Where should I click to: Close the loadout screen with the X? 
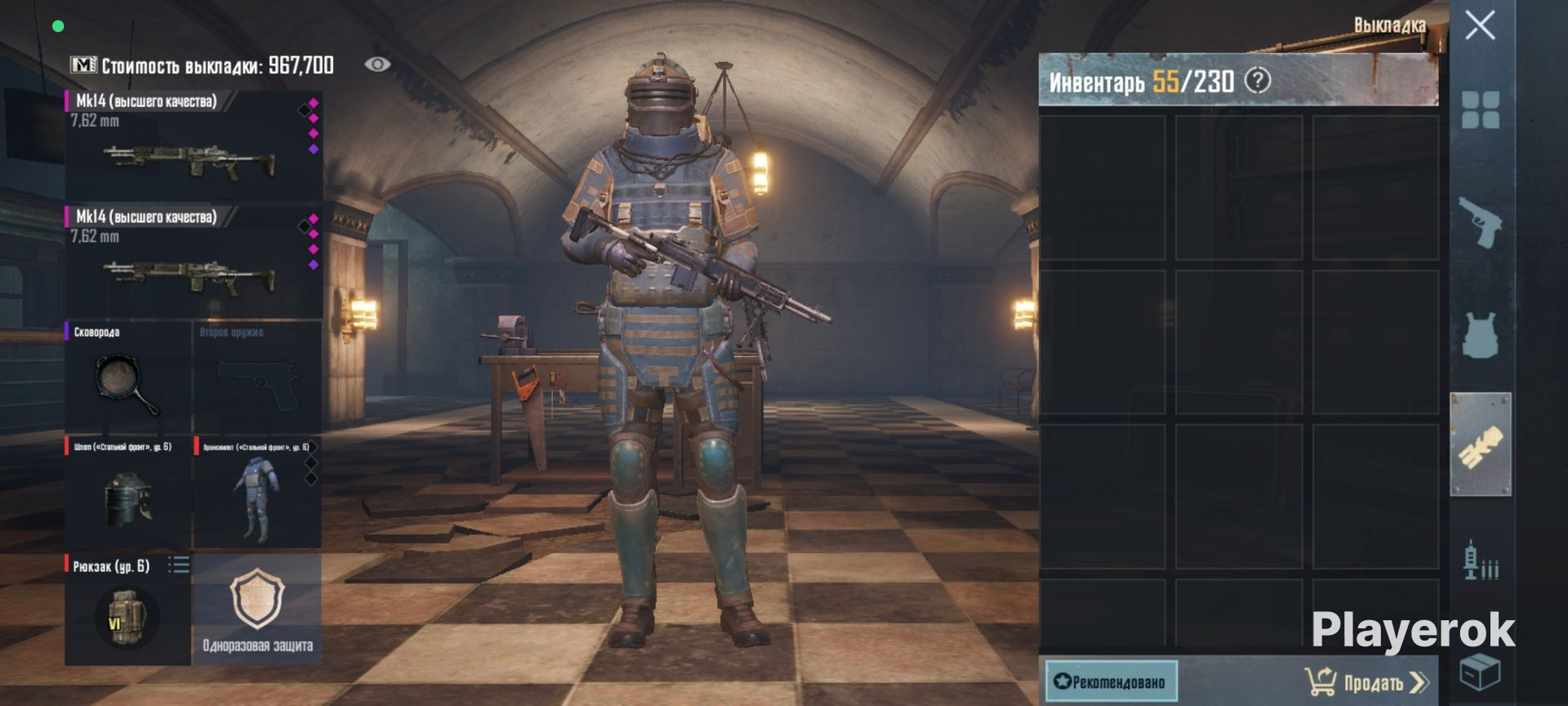click(x=1480, y=25)
